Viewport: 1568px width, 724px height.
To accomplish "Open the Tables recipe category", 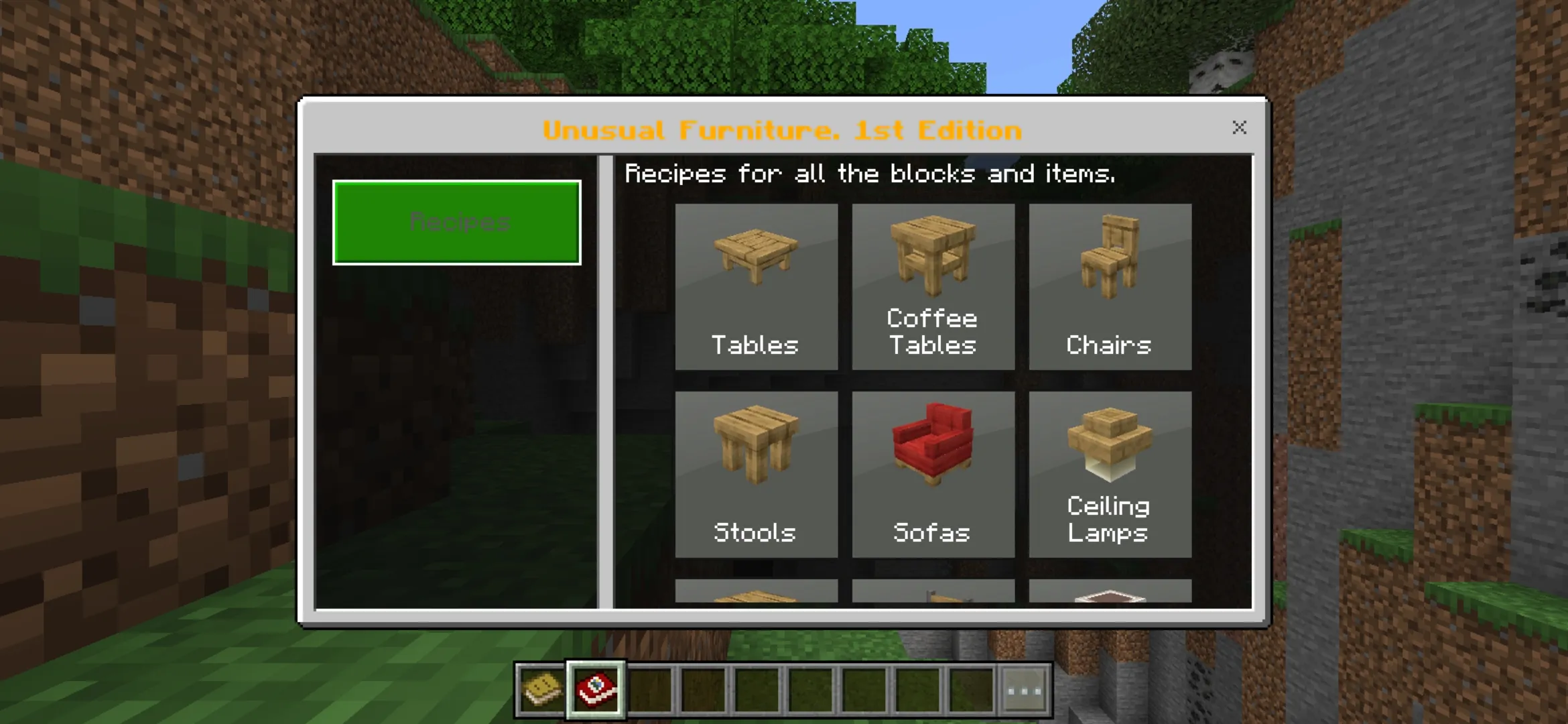I will pos(756,287).
